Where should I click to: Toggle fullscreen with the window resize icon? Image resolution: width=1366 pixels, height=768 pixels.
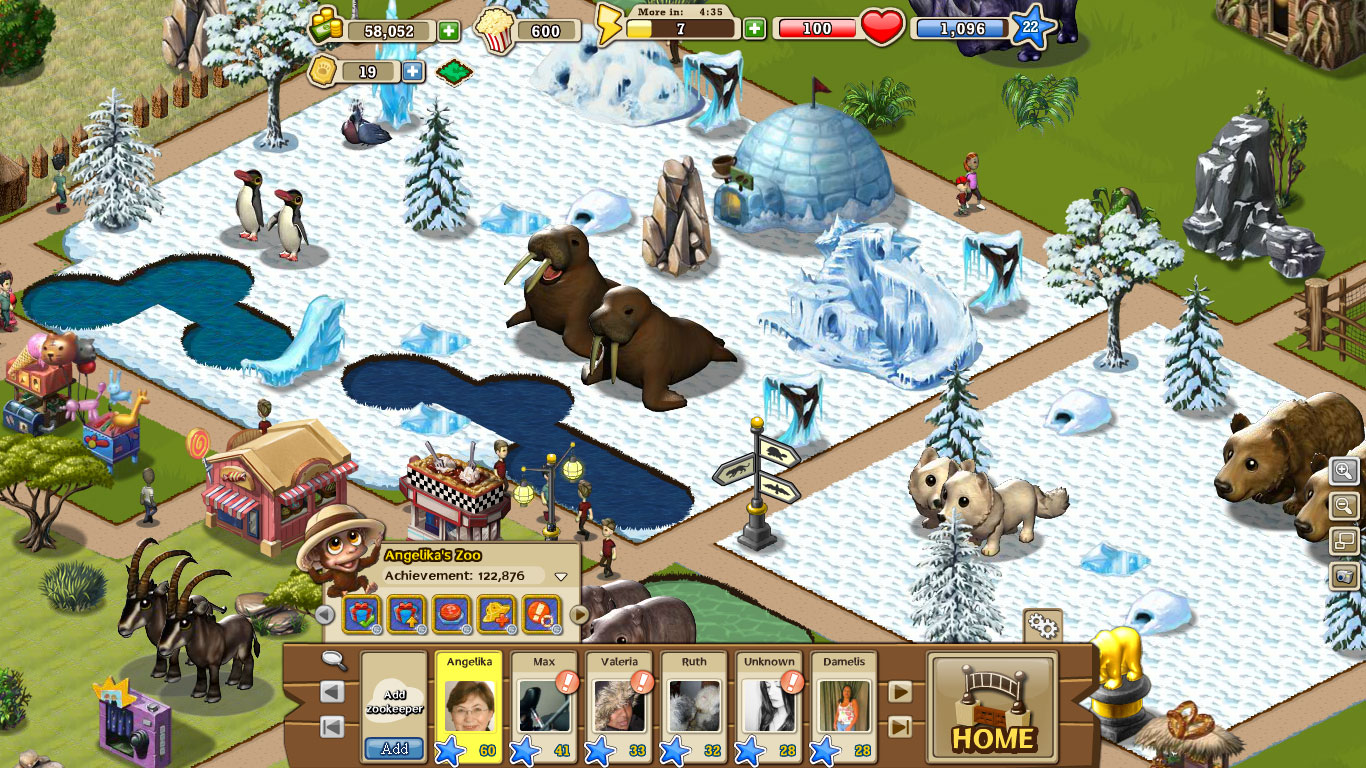[x=1345, y=540]
